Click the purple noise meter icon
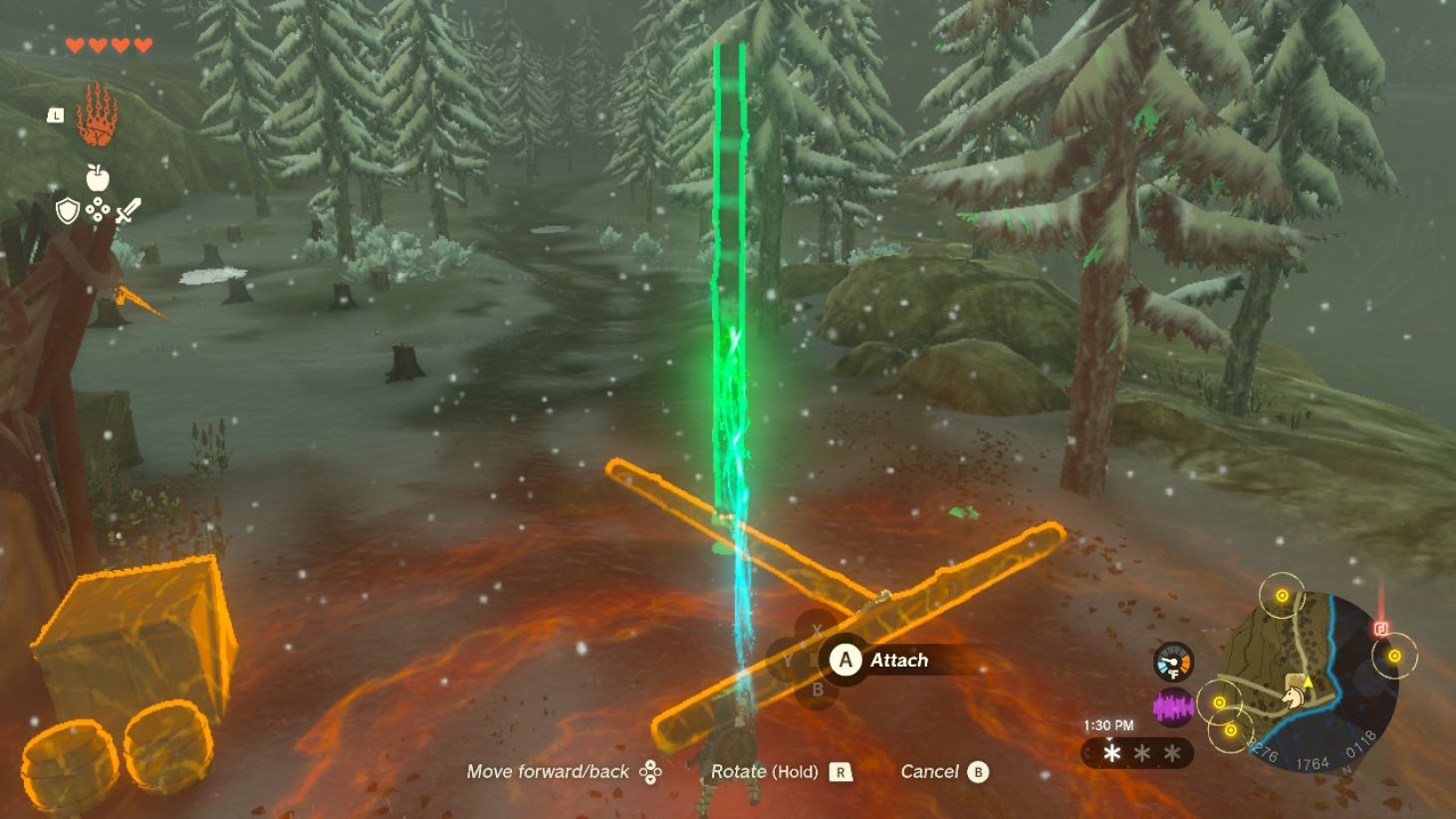This screenshot has width=1456, height=819. pyautogui.click(x=1172, y=705)
